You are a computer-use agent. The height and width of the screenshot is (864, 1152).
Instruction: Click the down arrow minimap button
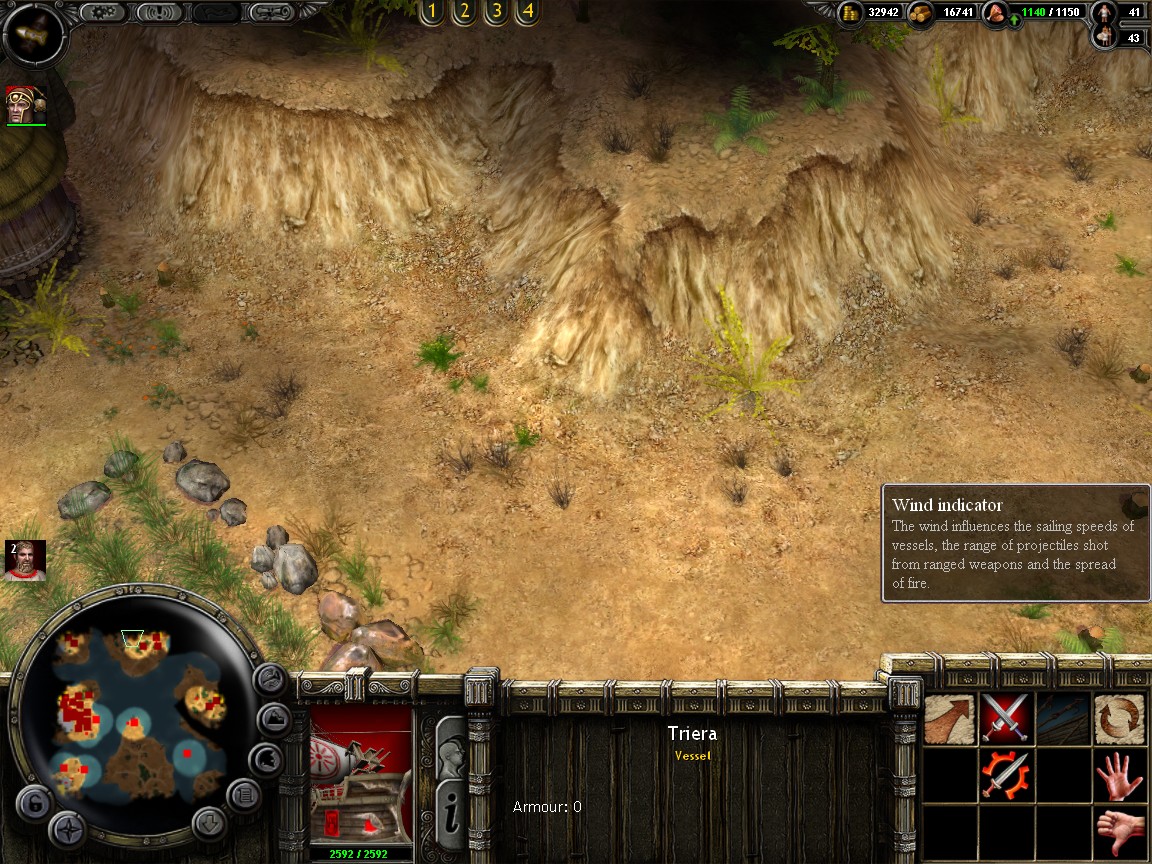coord(209,823)
